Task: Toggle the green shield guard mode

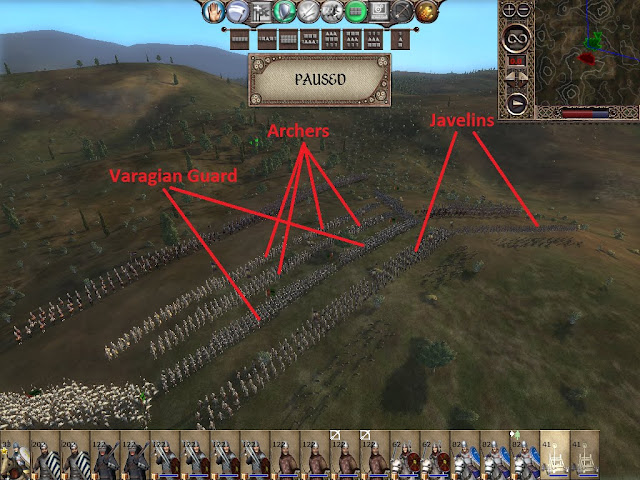Action: point(286,12)
